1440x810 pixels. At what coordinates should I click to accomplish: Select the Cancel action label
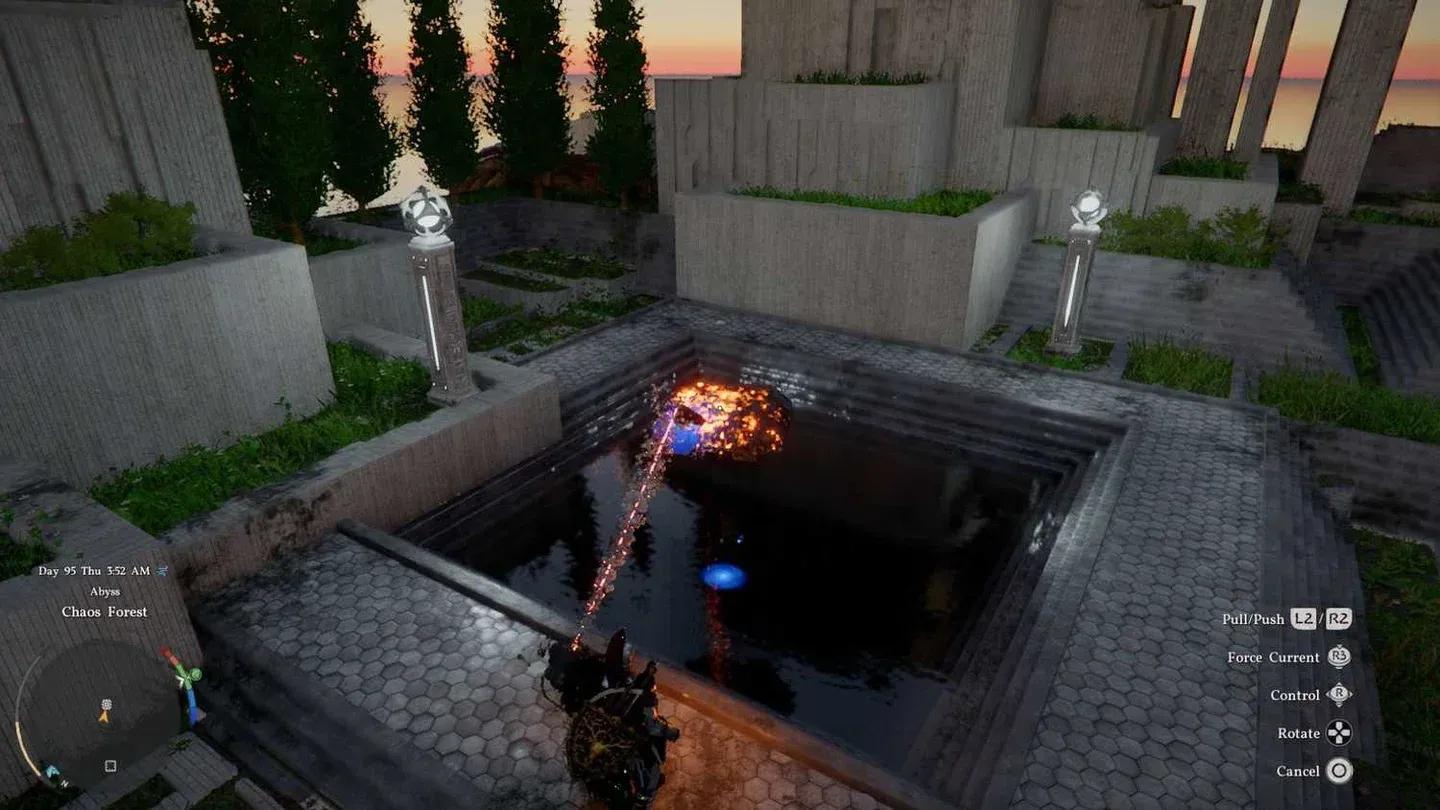1297,769
